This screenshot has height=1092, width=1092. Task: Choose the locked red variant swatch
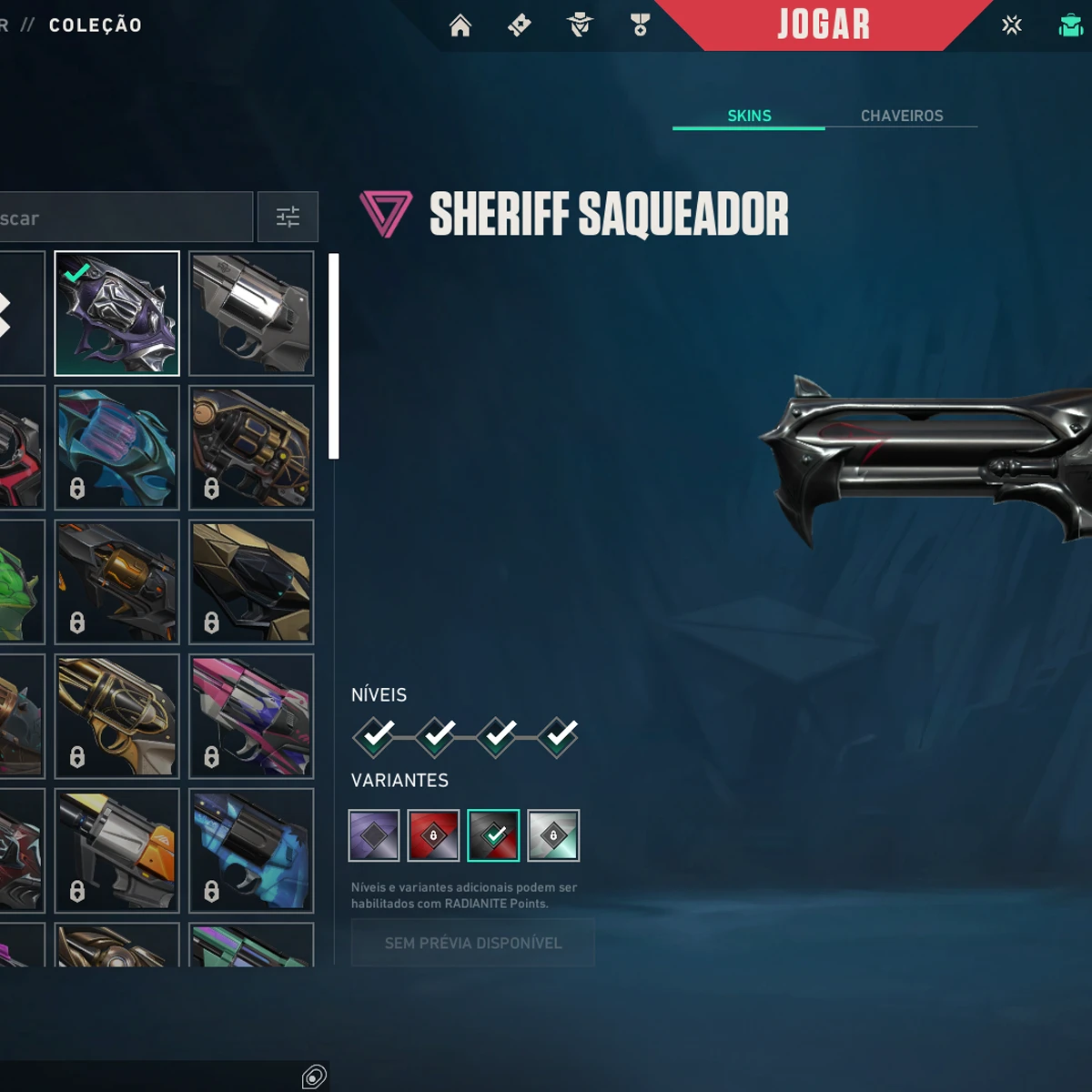pyautogui.click(x=433, y=835)
